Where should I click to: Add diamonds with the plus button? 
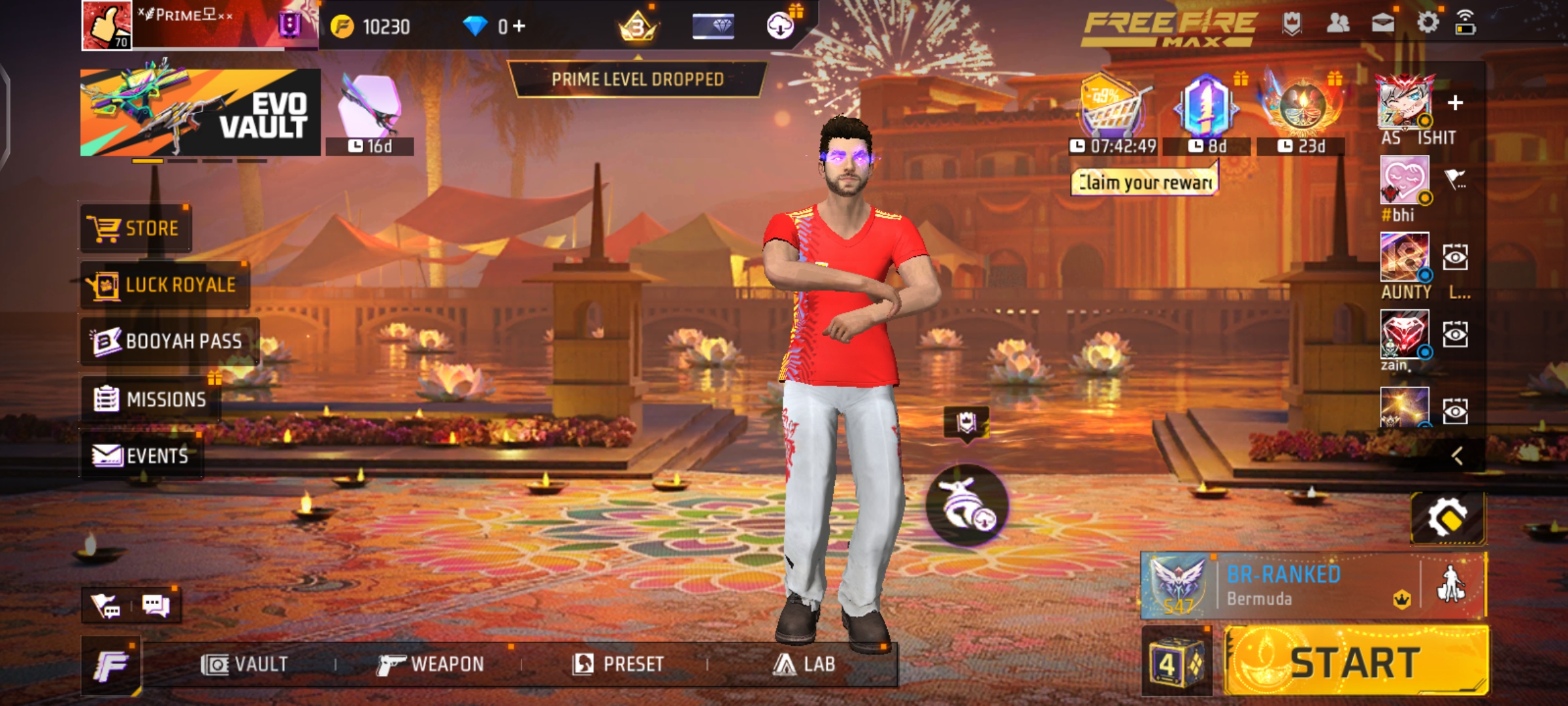(519, 26)
